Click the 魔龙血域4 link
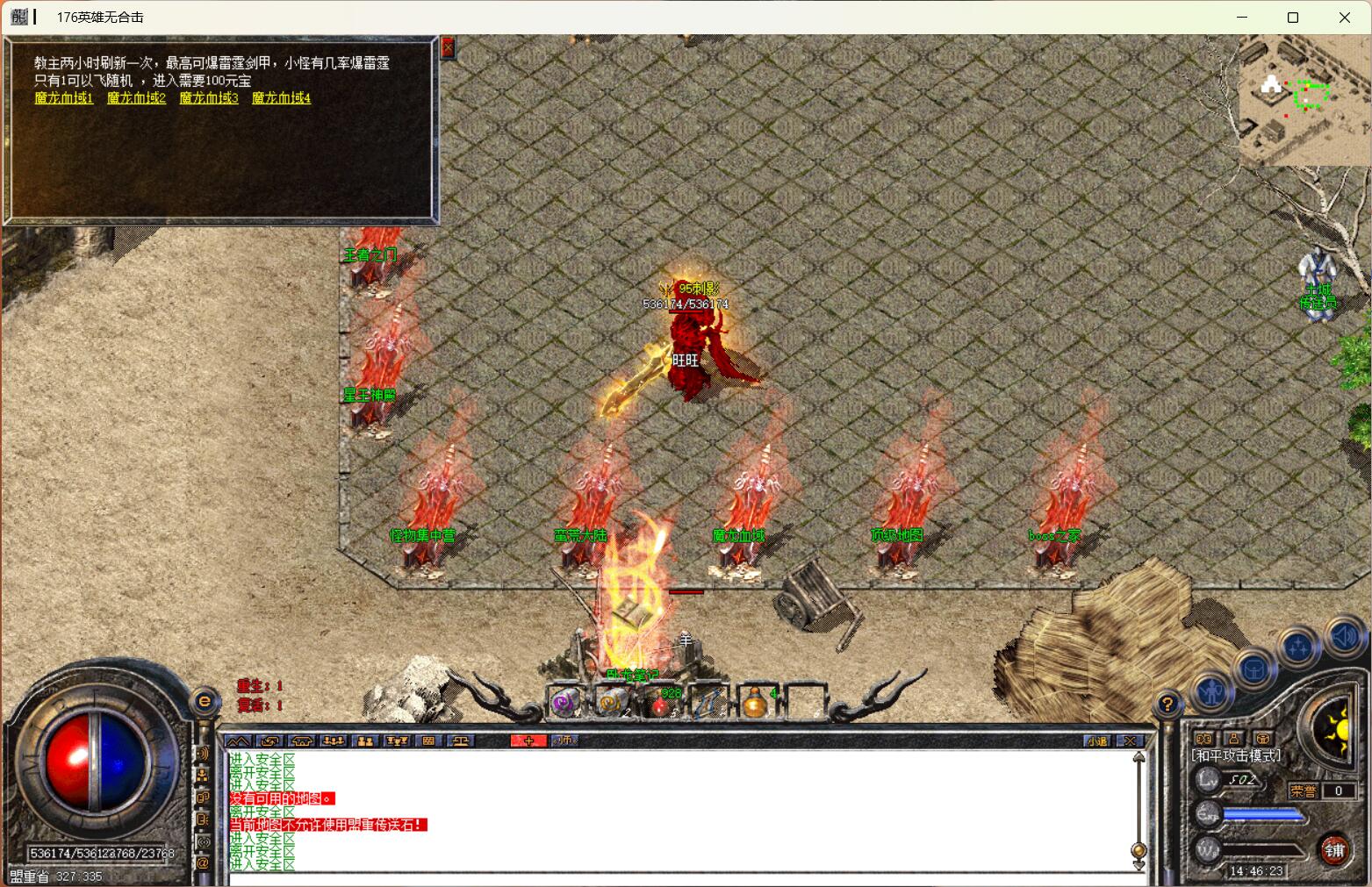Image resolution: width=1372 pixels, height=887 pixels. (281, 98)
